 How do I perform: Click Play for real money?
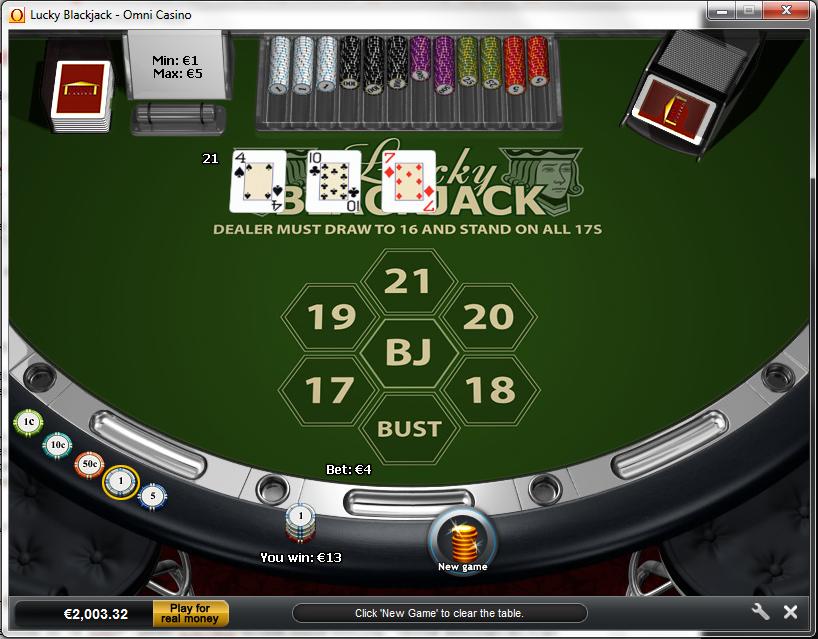click(x=190, y=613)
